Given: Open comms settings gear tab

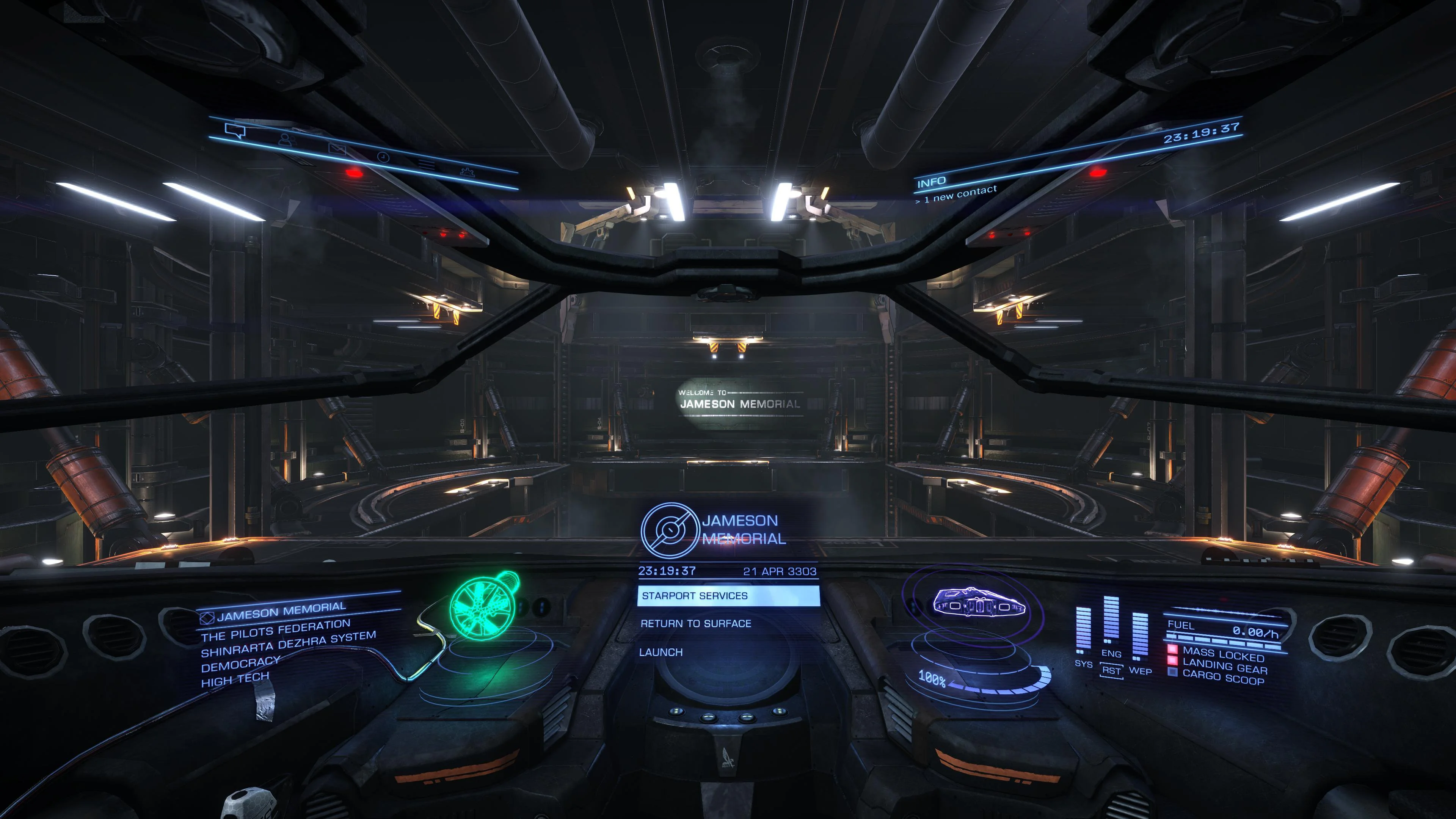Looking at the screenshot, I should [x=467, y=171].
